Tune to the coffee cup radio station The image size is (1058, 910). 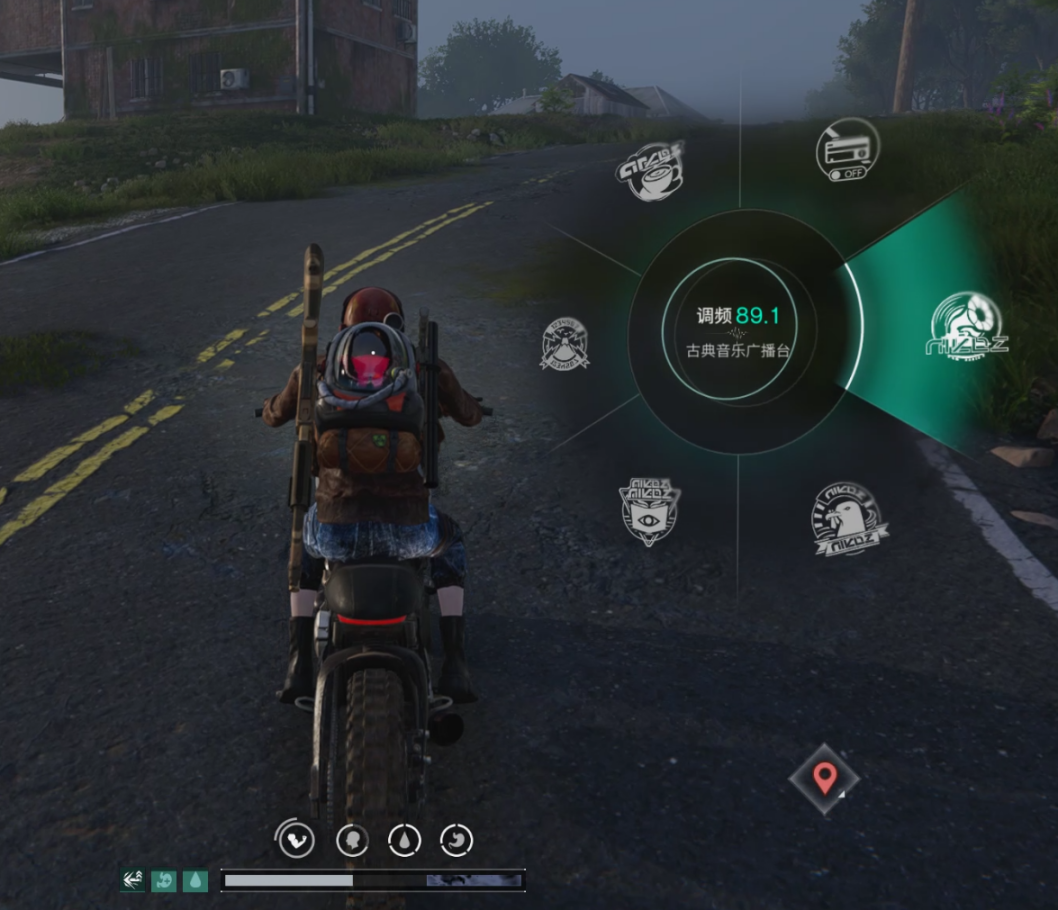click(x=650, y=170)
